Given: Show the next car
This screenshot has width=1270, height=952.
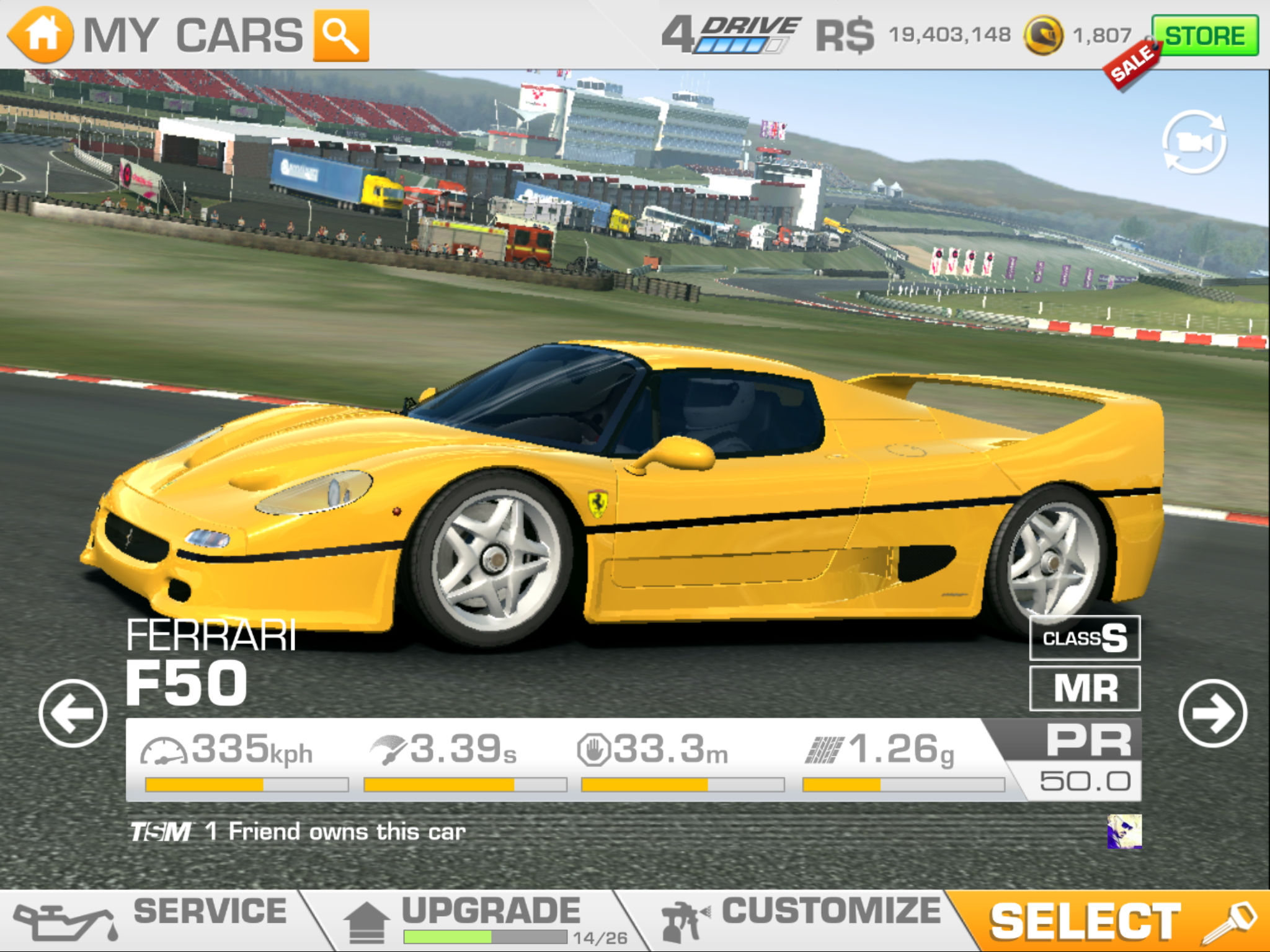Looking at the screenshot, I should point(1212,713).
